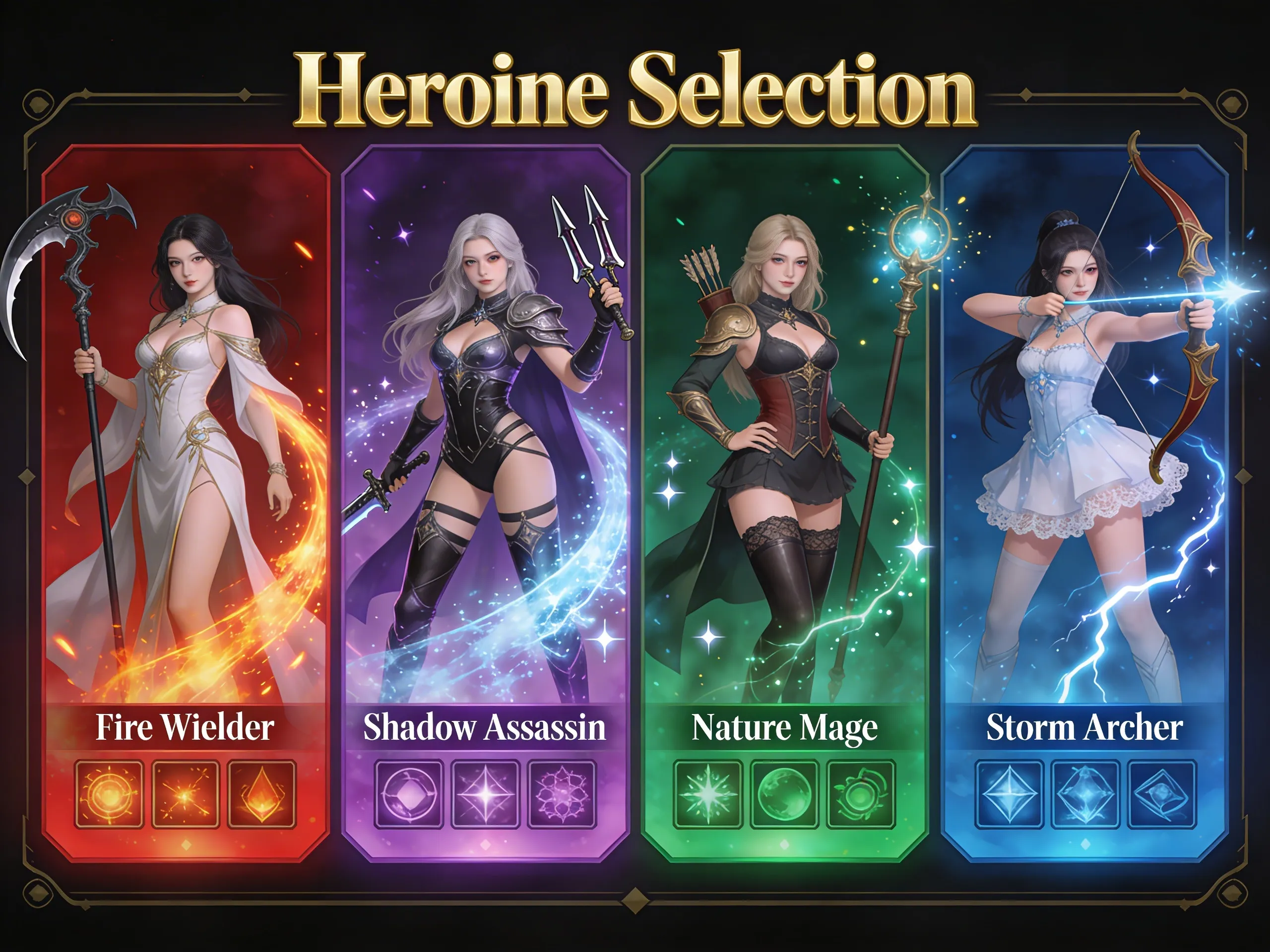This screenshot has height=952, width=1270.
Task: Click the tilted blue swirl square skill
Action: tap(1162, 794)
